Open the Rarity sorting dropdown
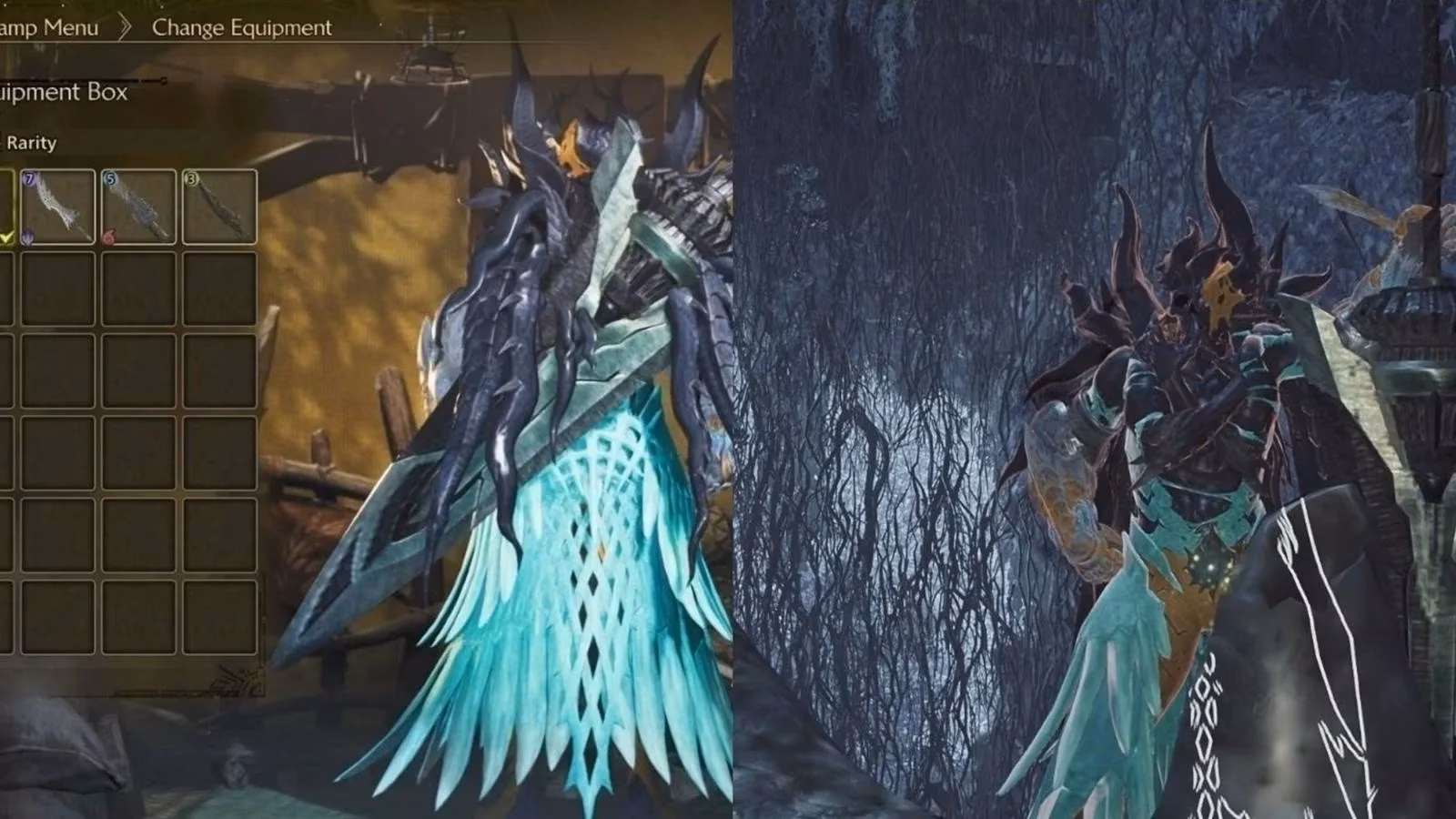The width and height of the screenshot is (1456, 819). click(x=31, y=142)
